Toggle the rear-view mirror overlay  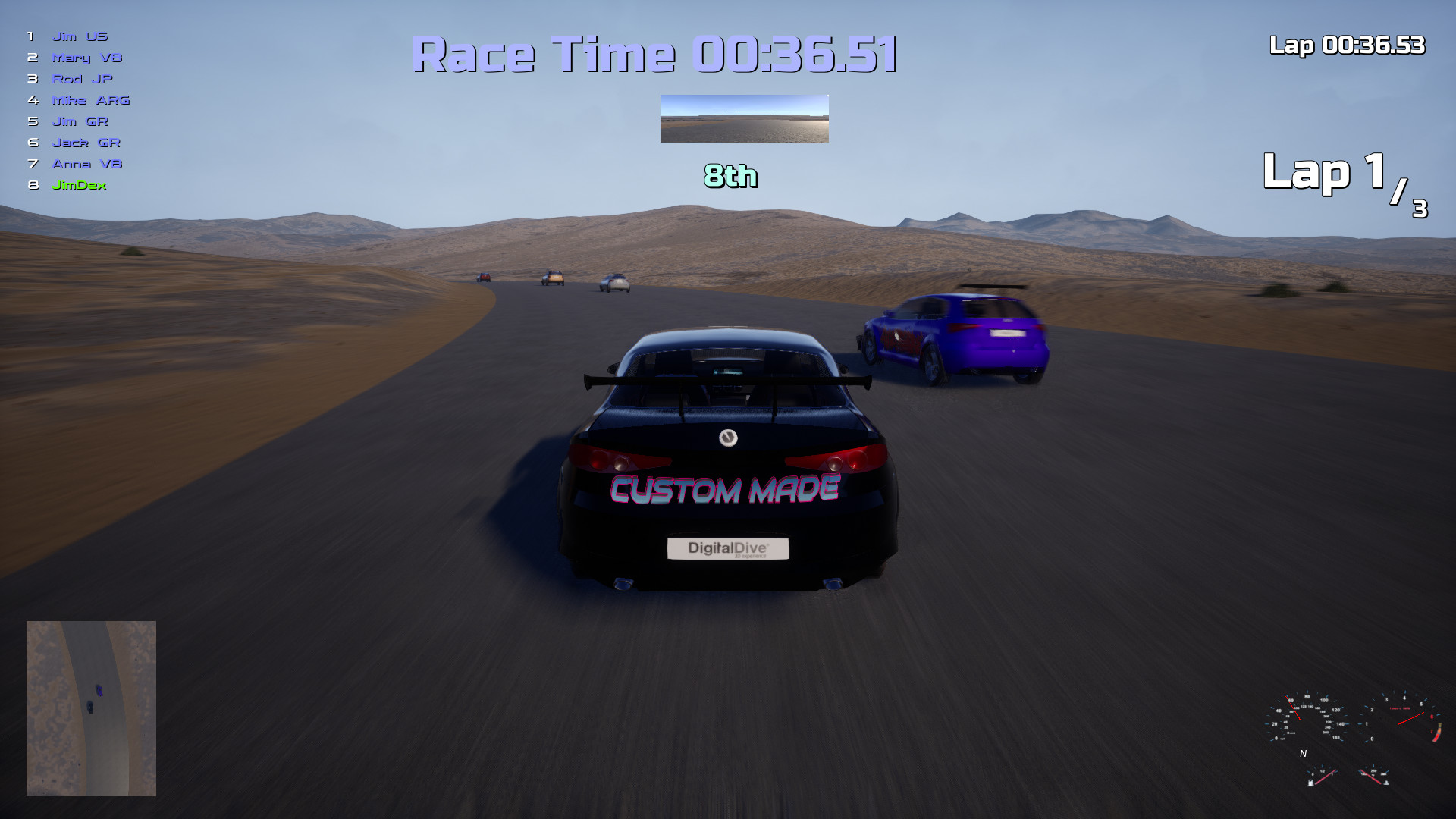pos(743,120)
